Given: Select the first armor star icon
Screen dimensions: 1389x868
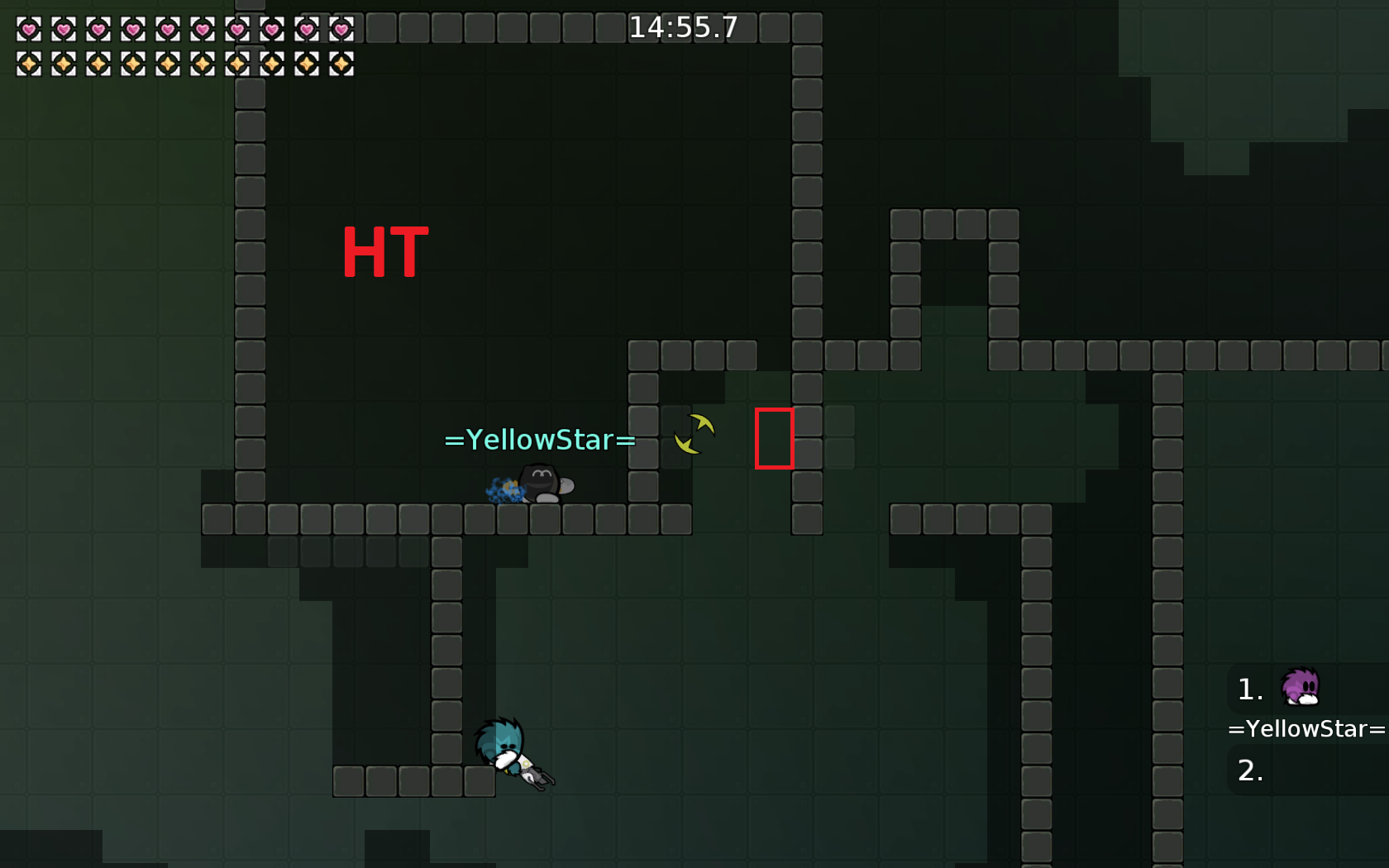Looking at the screenshot, I should pos(29,64).
